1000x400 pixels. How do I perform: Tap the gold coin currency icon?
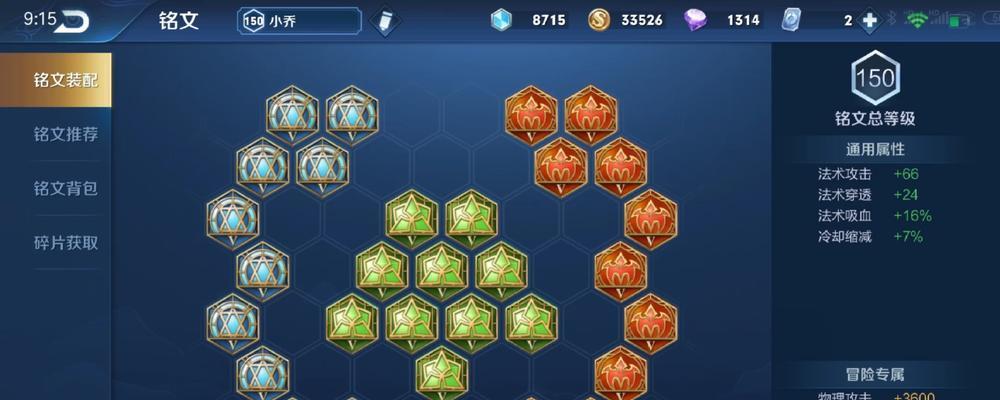click(x=599, y=20)
